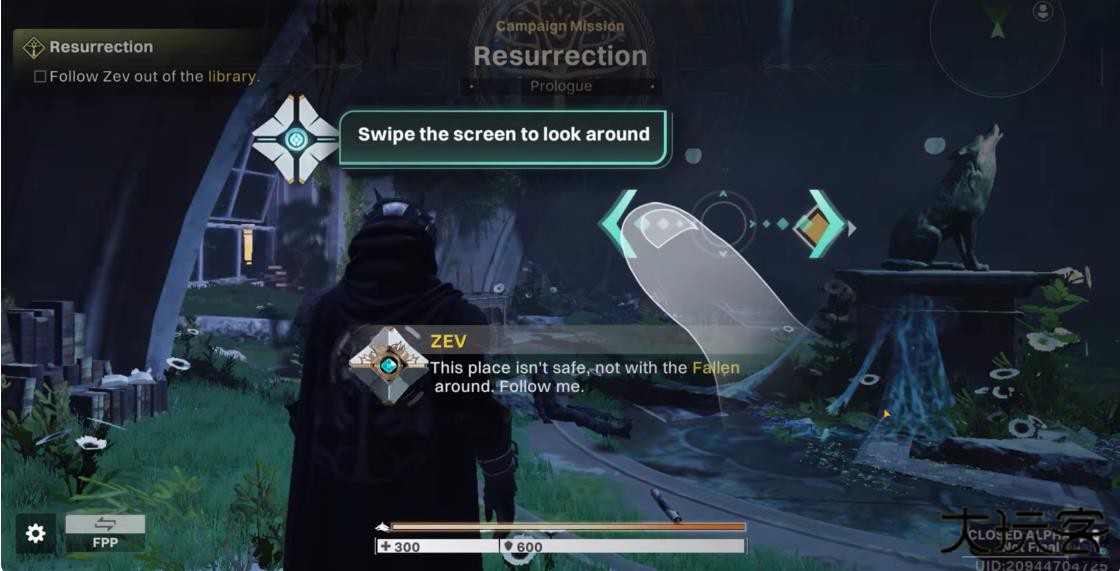Tap the 'Swipe the screen to look around' tip

503,135
